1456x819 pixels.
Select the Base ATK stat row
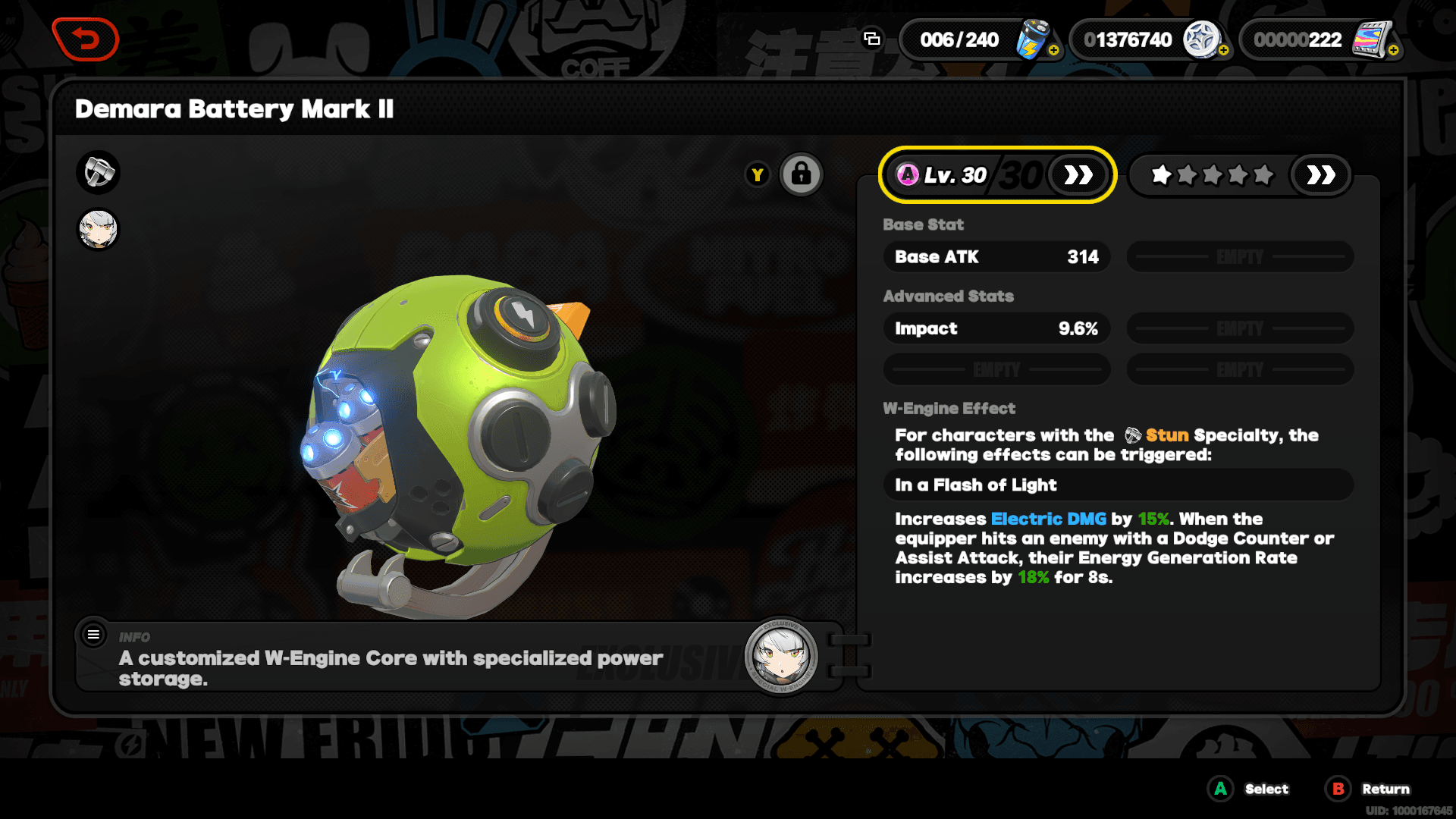click(x=996, y=257)
